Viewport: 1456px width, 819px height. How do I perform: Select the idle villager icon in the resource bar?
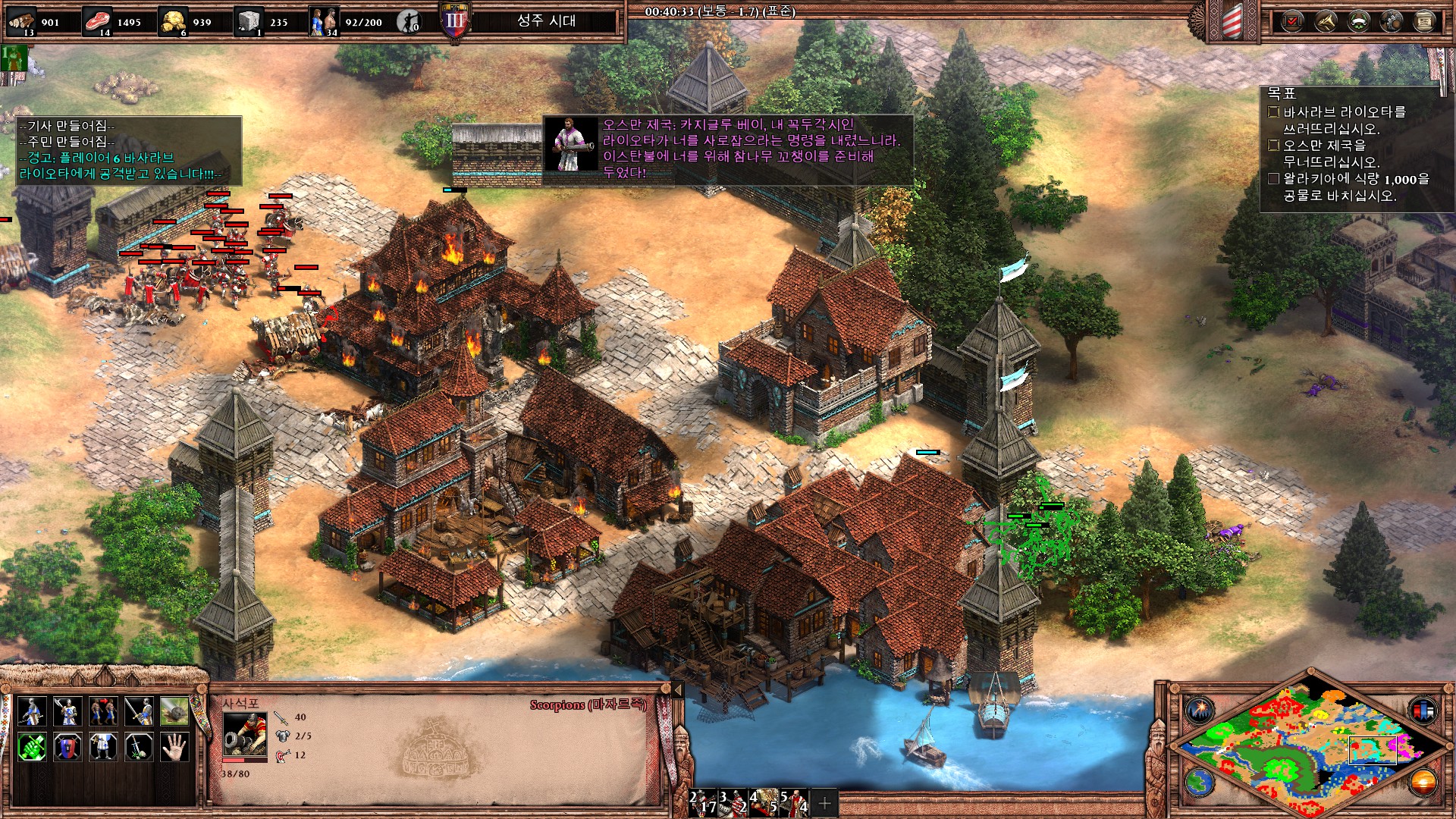point(409,21)
